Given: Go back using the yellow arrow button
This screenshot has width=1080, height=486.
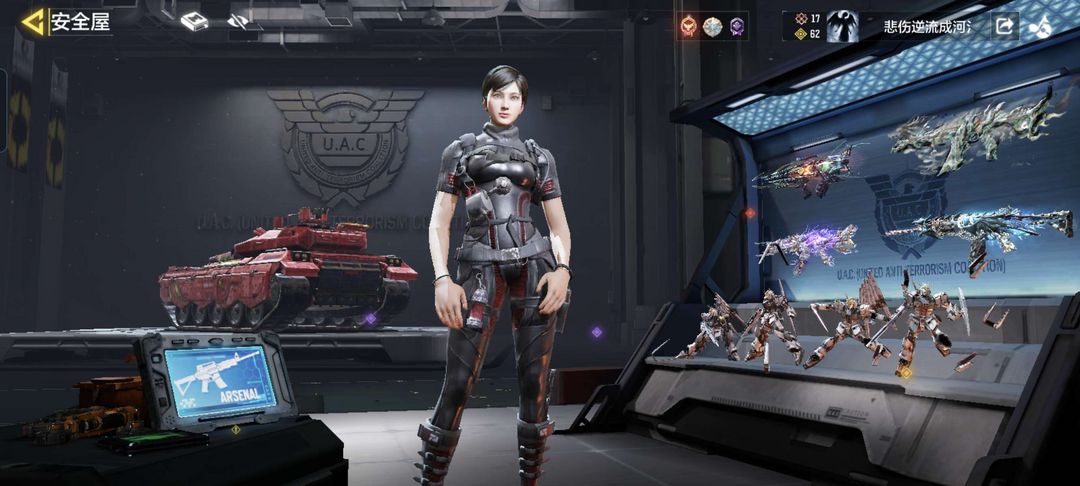Looking at the screenshot, I should click(x=34, y=22).
